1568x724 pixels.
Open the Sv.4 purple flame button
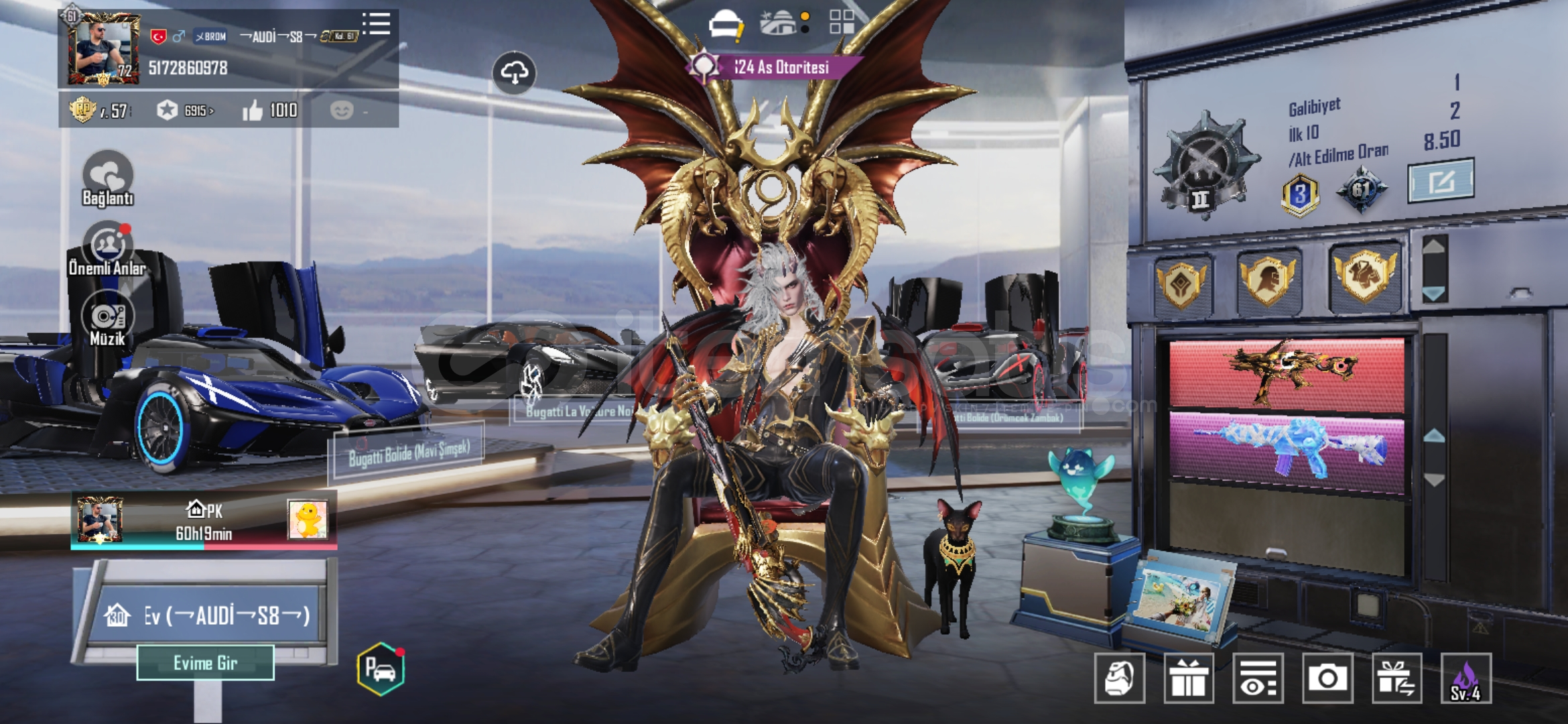pos(1465,678)
